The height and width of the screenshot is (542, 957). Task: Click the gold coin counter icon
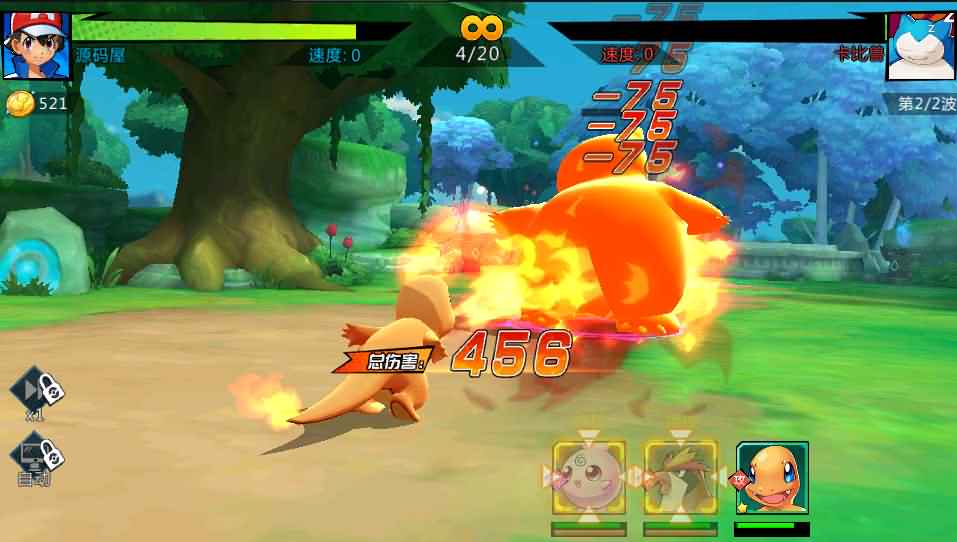[x=20, y=103]
